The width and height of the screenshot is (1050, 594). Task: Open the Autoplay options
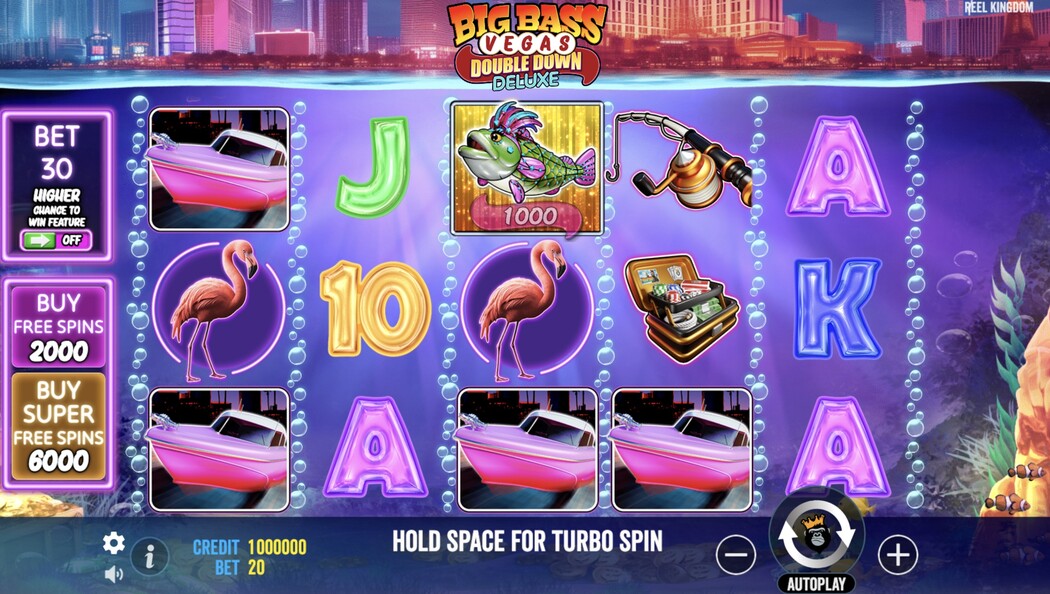pyautogui.click(x=816, y=582)
